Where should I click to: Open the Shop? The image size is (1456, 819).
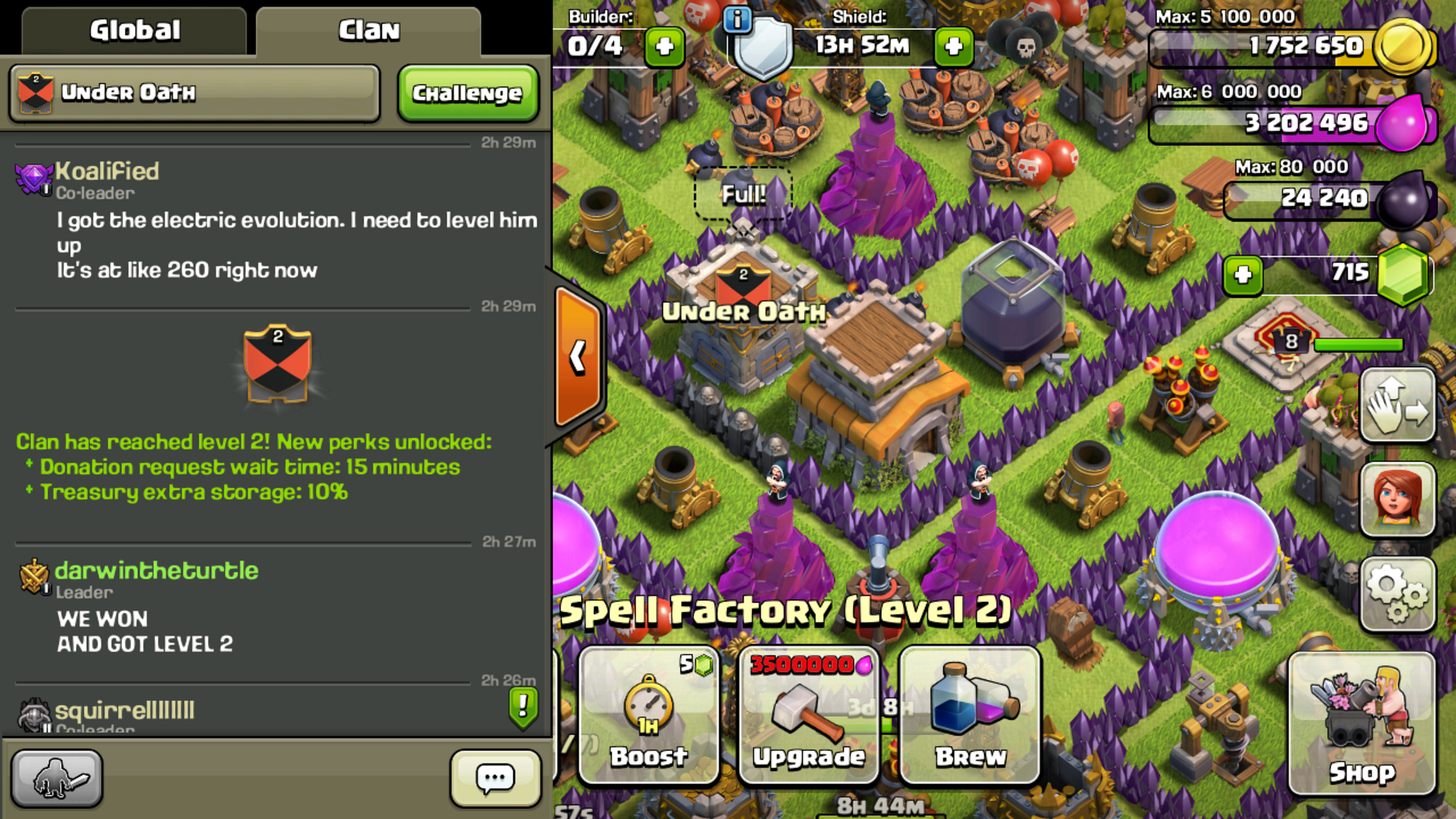click(1361, 724)
